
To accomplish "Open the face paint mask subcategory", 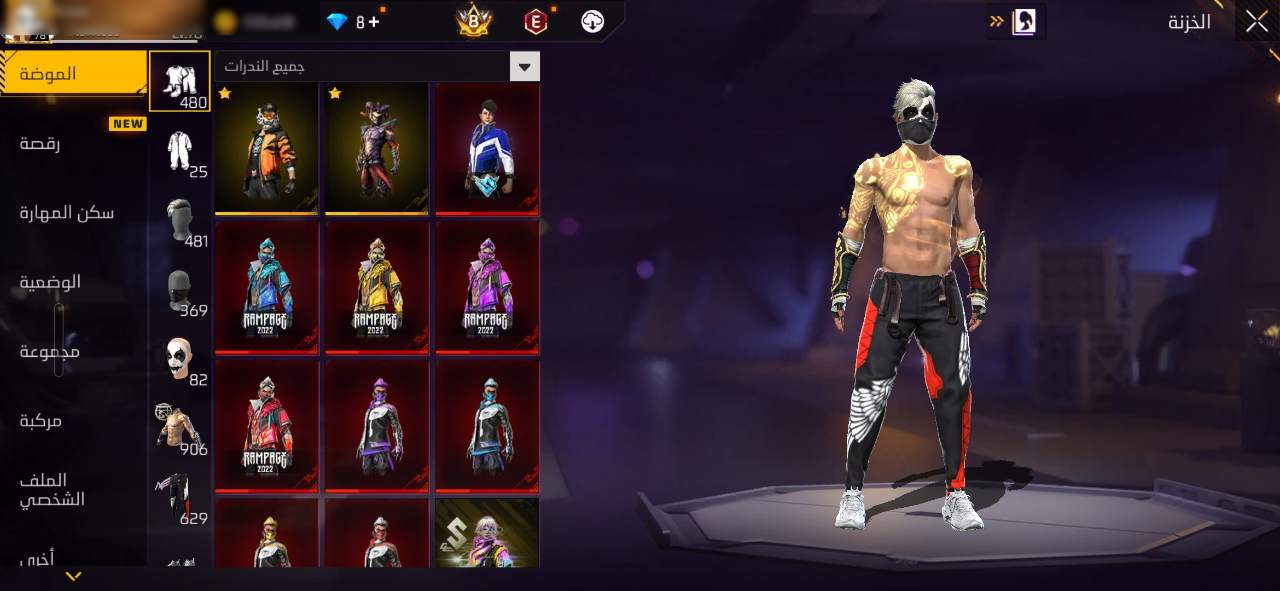I will 180,359.
